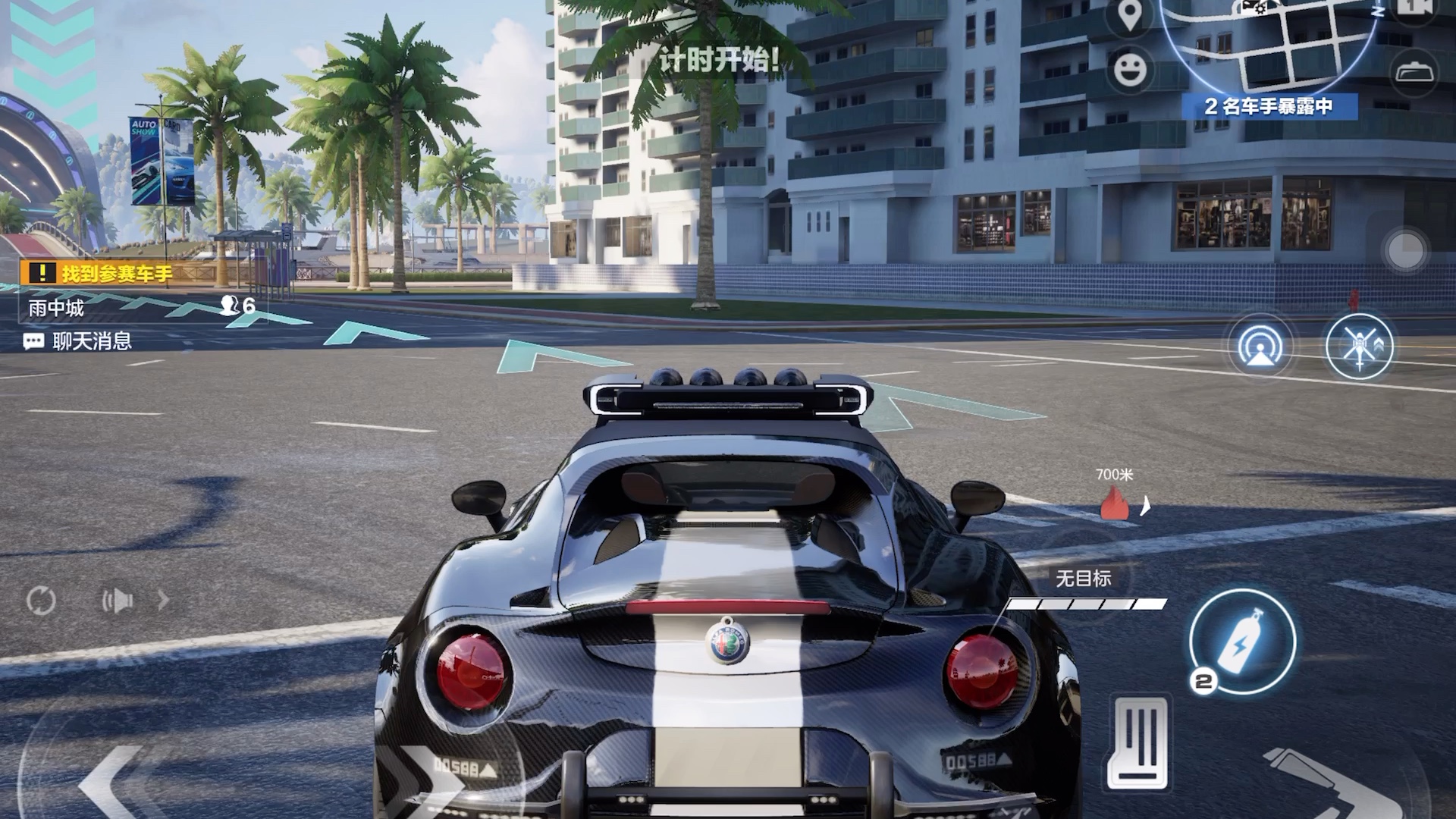Screen dimensions: 1456x819
Task: Expand the small chevron beside the horn
Action: (x=163, y=601)
